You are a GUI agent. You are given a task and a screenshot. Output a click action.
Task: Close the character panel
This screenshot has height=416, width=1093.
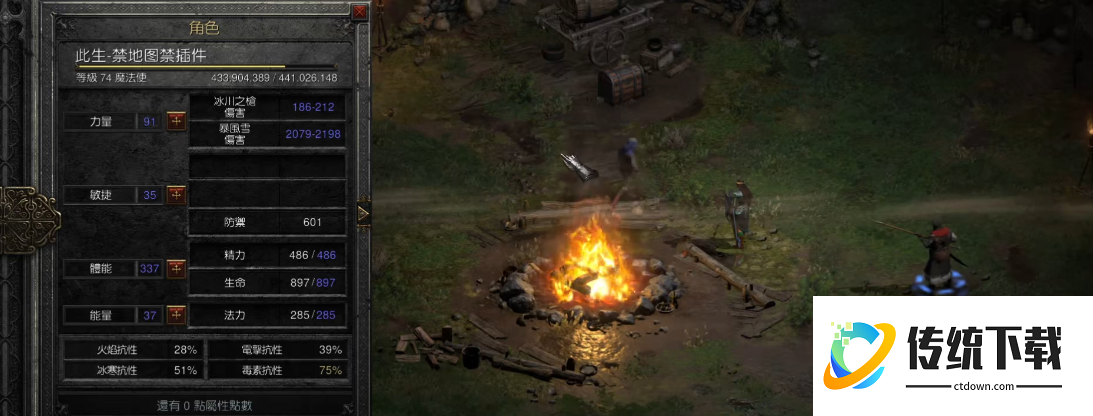(360, 12)
